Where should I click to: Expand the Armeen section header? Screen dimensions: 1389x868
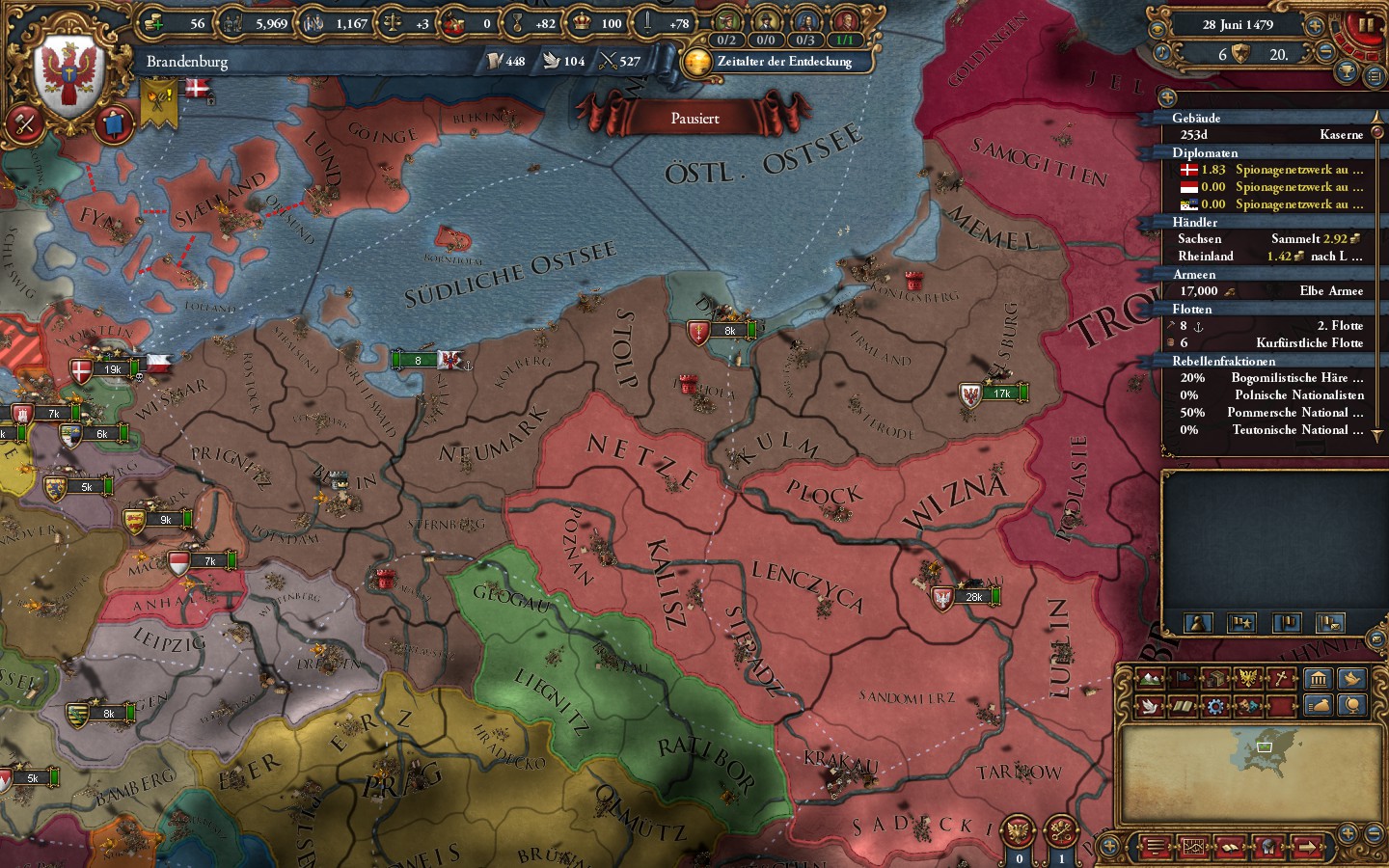(x=1196, y=275)
